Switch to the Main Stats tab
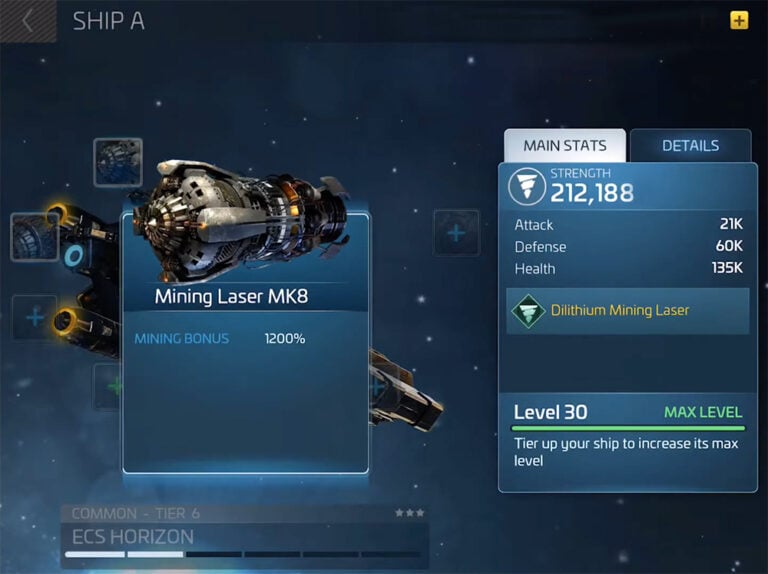The width and height of the screenshot is (768, 574). [564, 146]
